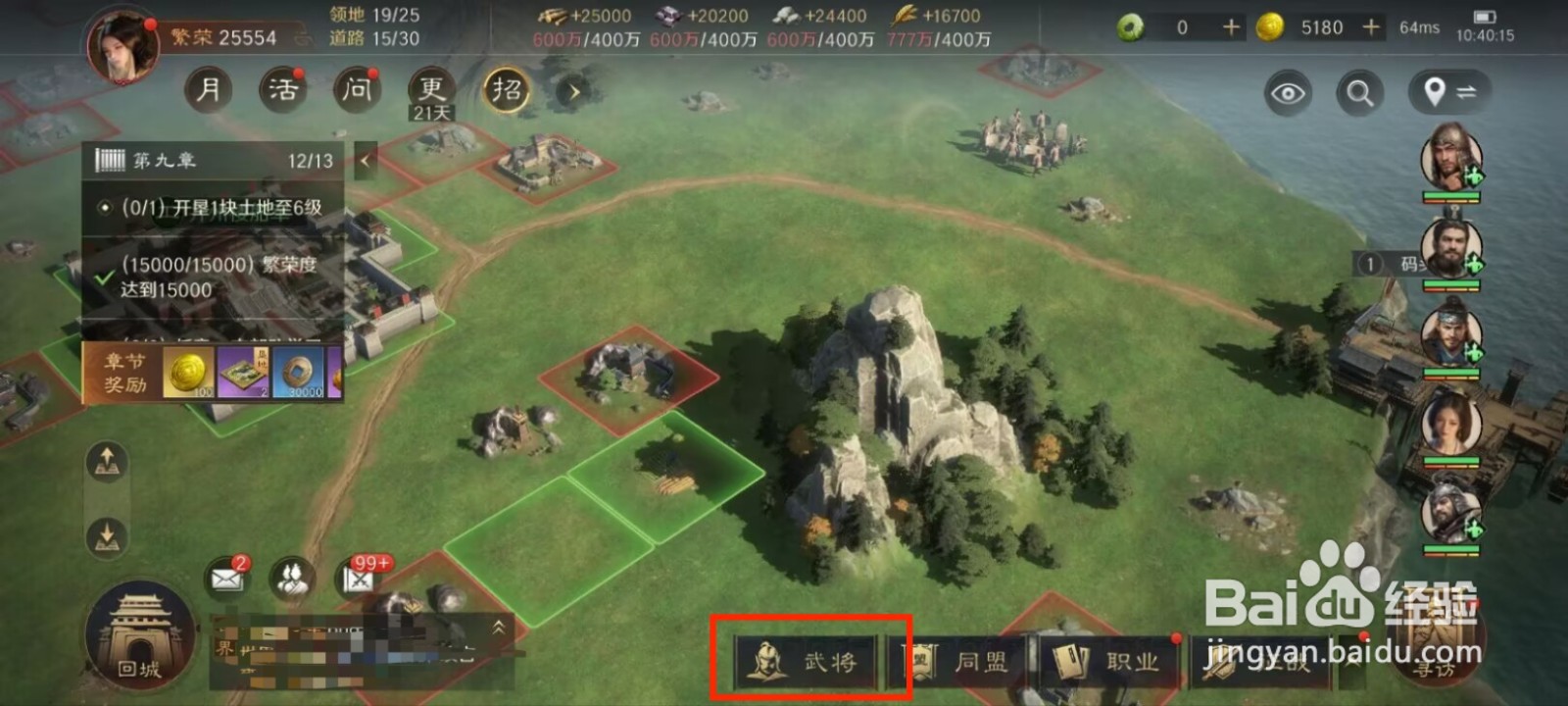Screen dimensions: 1568x706
Task: Open the map search magnifier
Action: (1358, 92)
